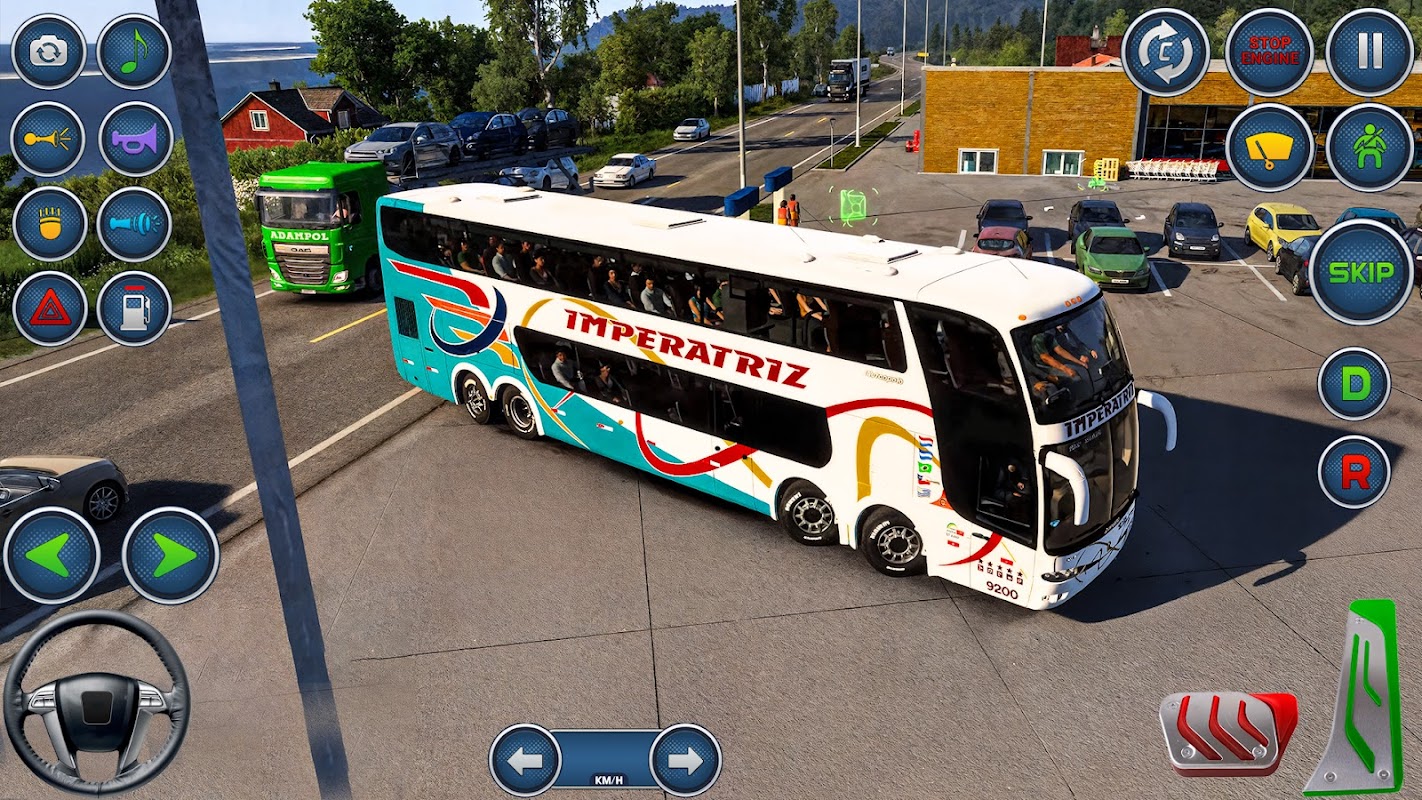Screen dimensions: 1422x800
Task: Steer left with the green arrow
Action: point(52,555)
